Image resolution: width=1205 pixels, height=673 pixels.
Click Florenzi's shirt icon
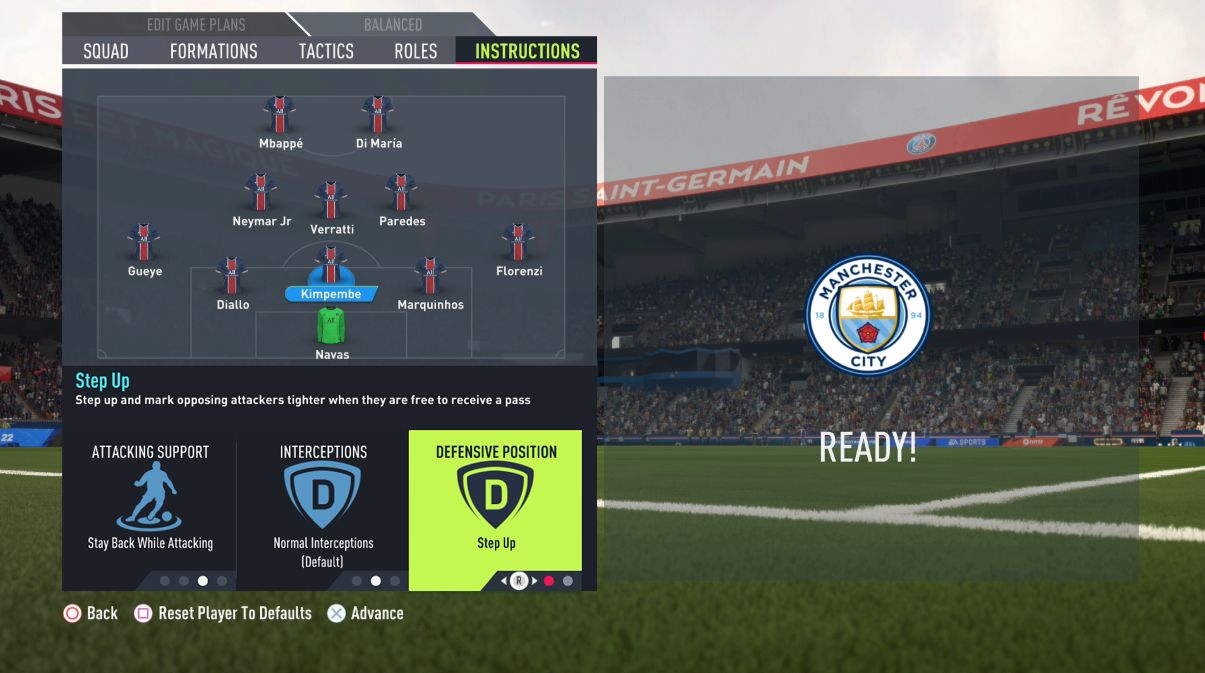point(519,244)
